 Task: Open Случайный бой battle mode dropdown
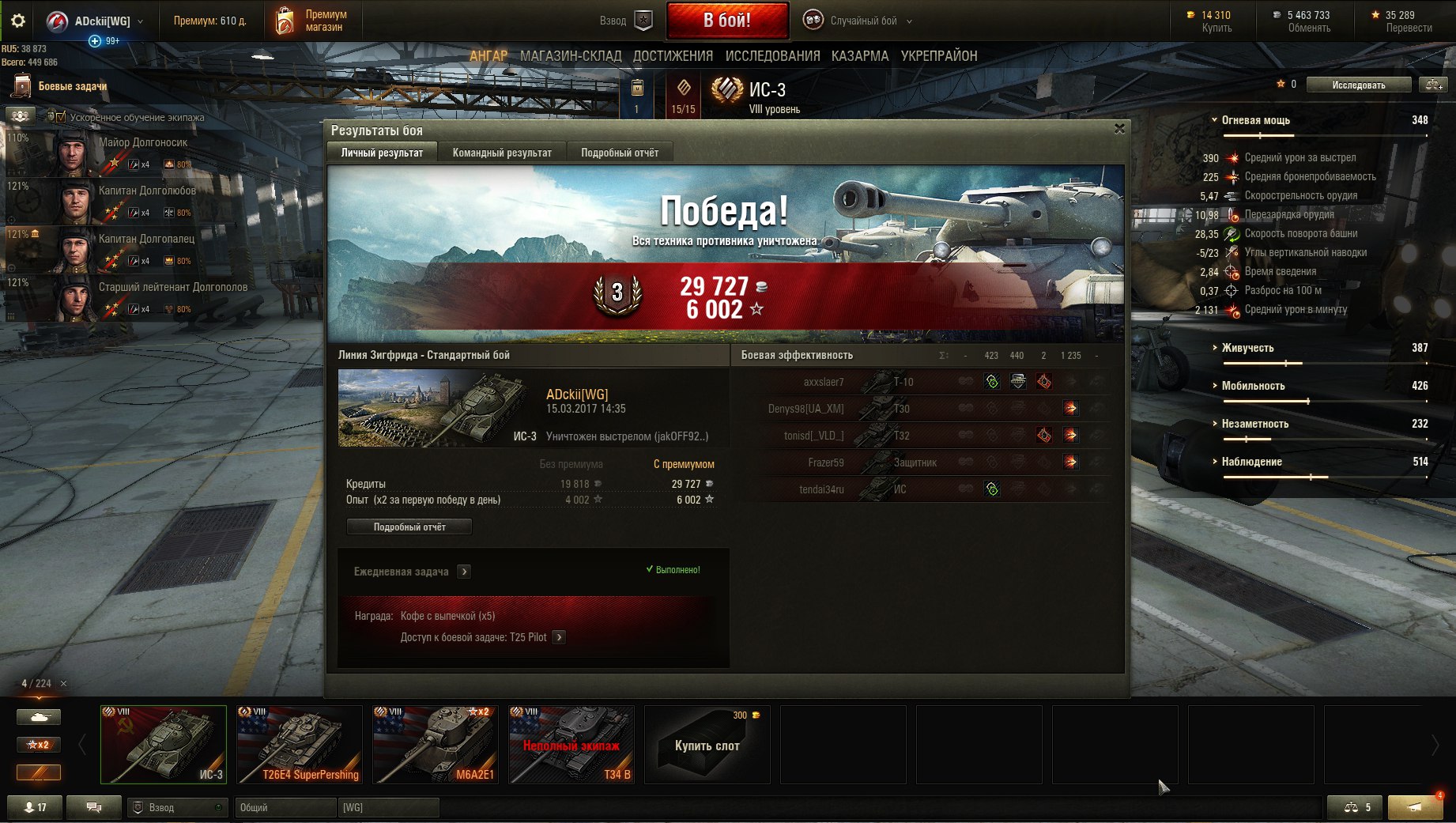tap(858, 21)
